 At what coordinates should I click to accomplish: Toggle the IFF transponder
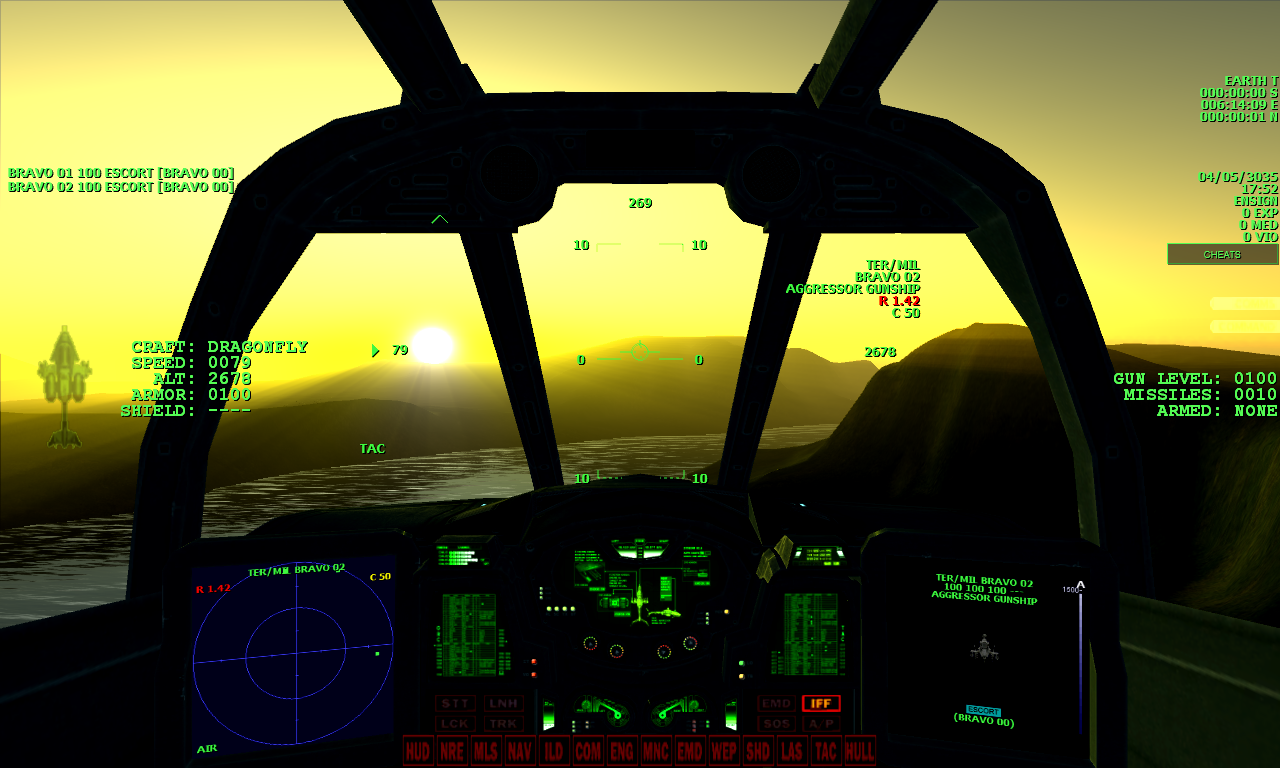click(x=822, y=703)
